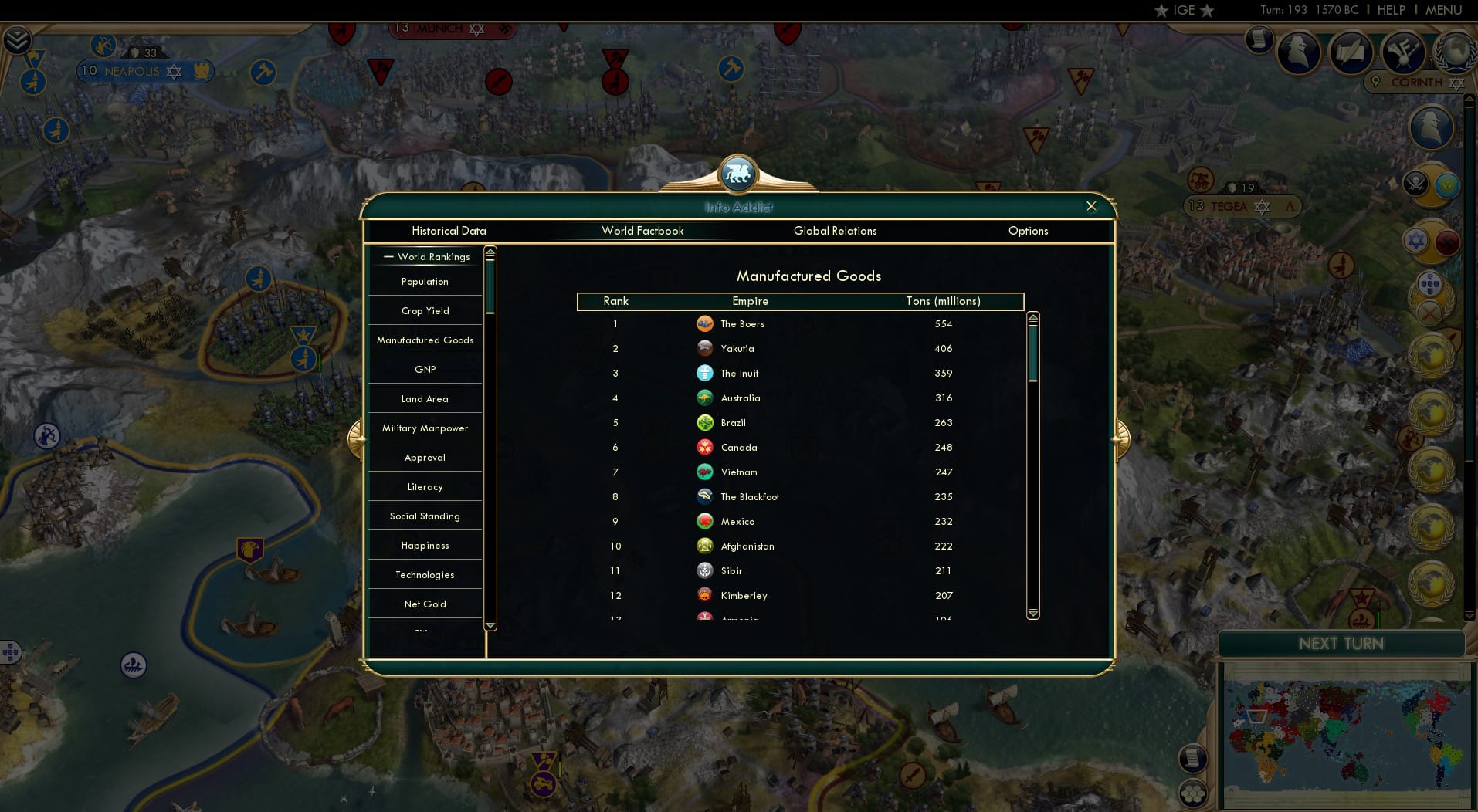
Task: Open the game MENU
Action: 1443,11
